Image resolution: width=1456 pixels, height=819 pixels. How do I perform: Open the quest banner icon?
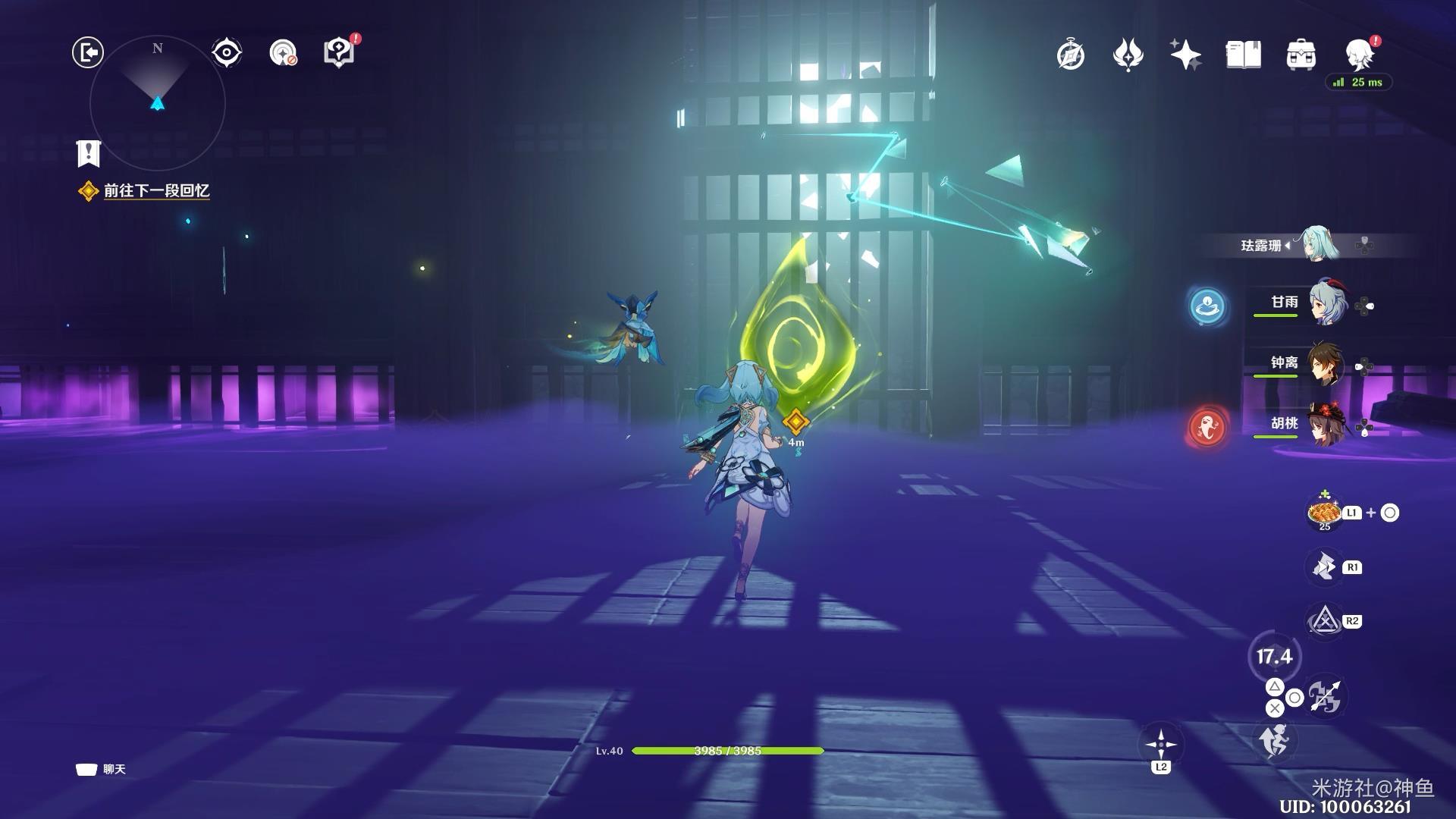tap(89, 153)
